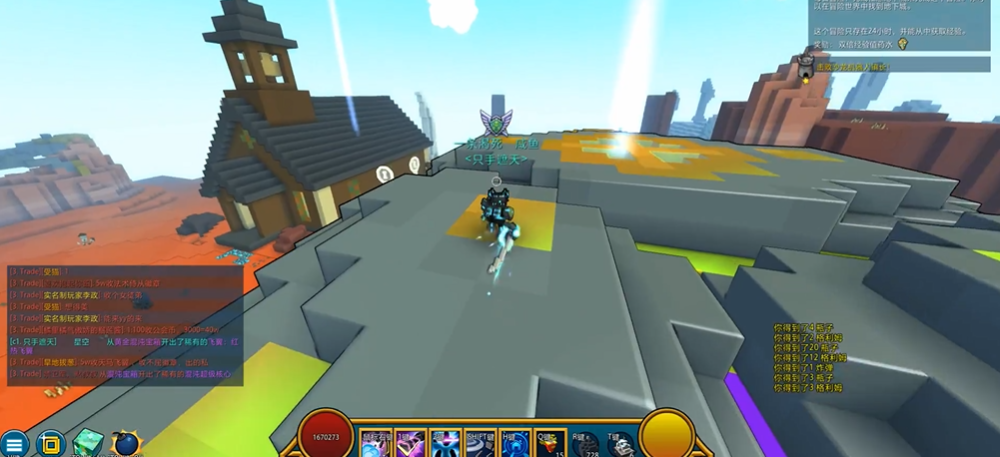Open the main menu hamburger button
This screenshot has height=457, width=1000.
click(x=13, y=444)
